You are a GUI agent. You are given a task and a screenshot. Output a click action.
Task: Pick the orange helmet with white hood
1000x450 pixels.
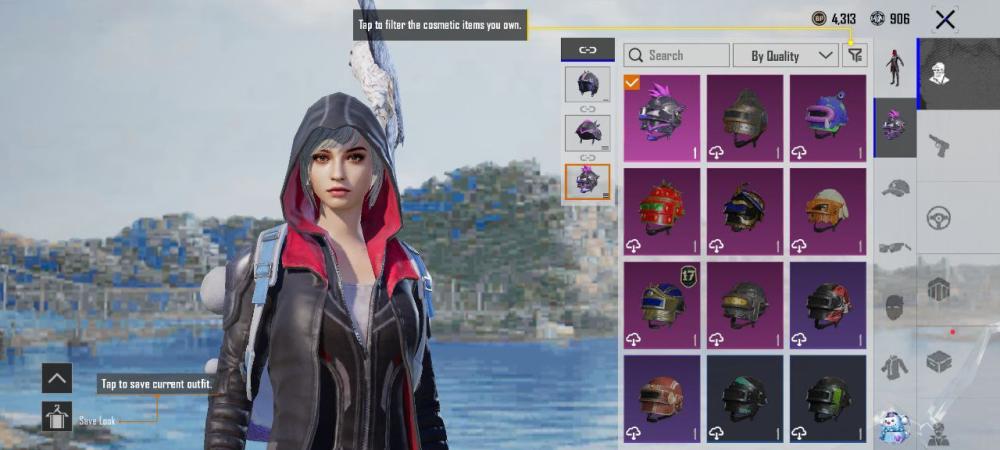tap(827, 211)
